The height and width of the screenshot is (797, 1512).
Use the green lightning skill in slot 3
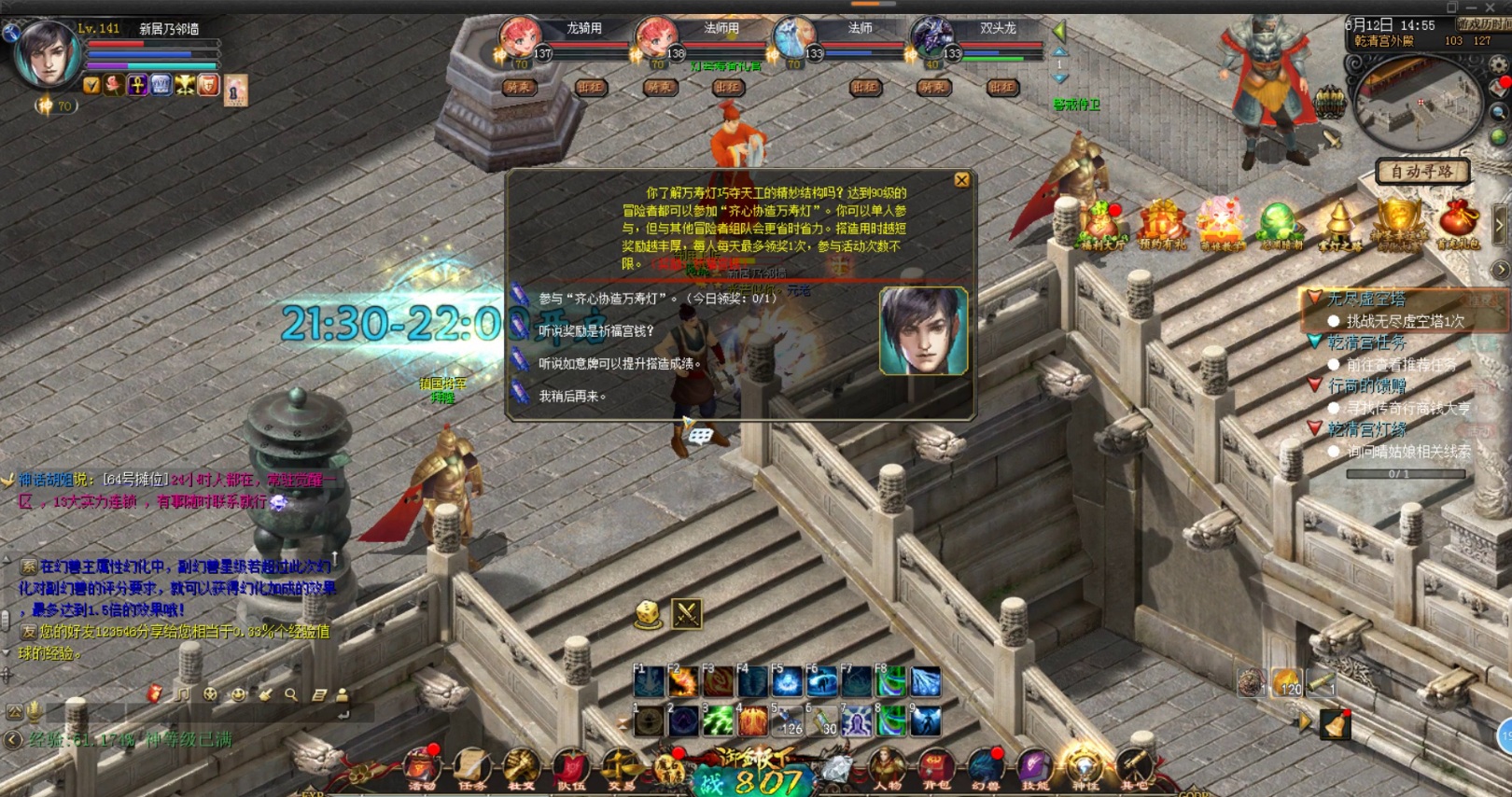tap(718, 720)
